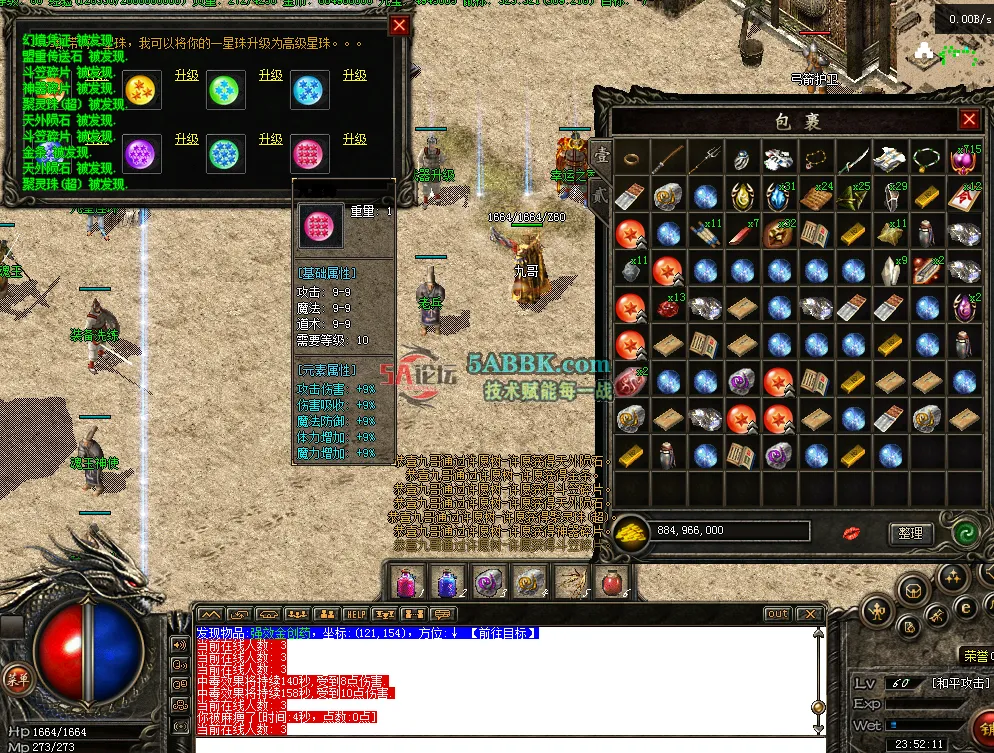Viewport: 994px width, 753px height.
Task: Click the green swirl button in bag
Action: (x=966, y=533)
